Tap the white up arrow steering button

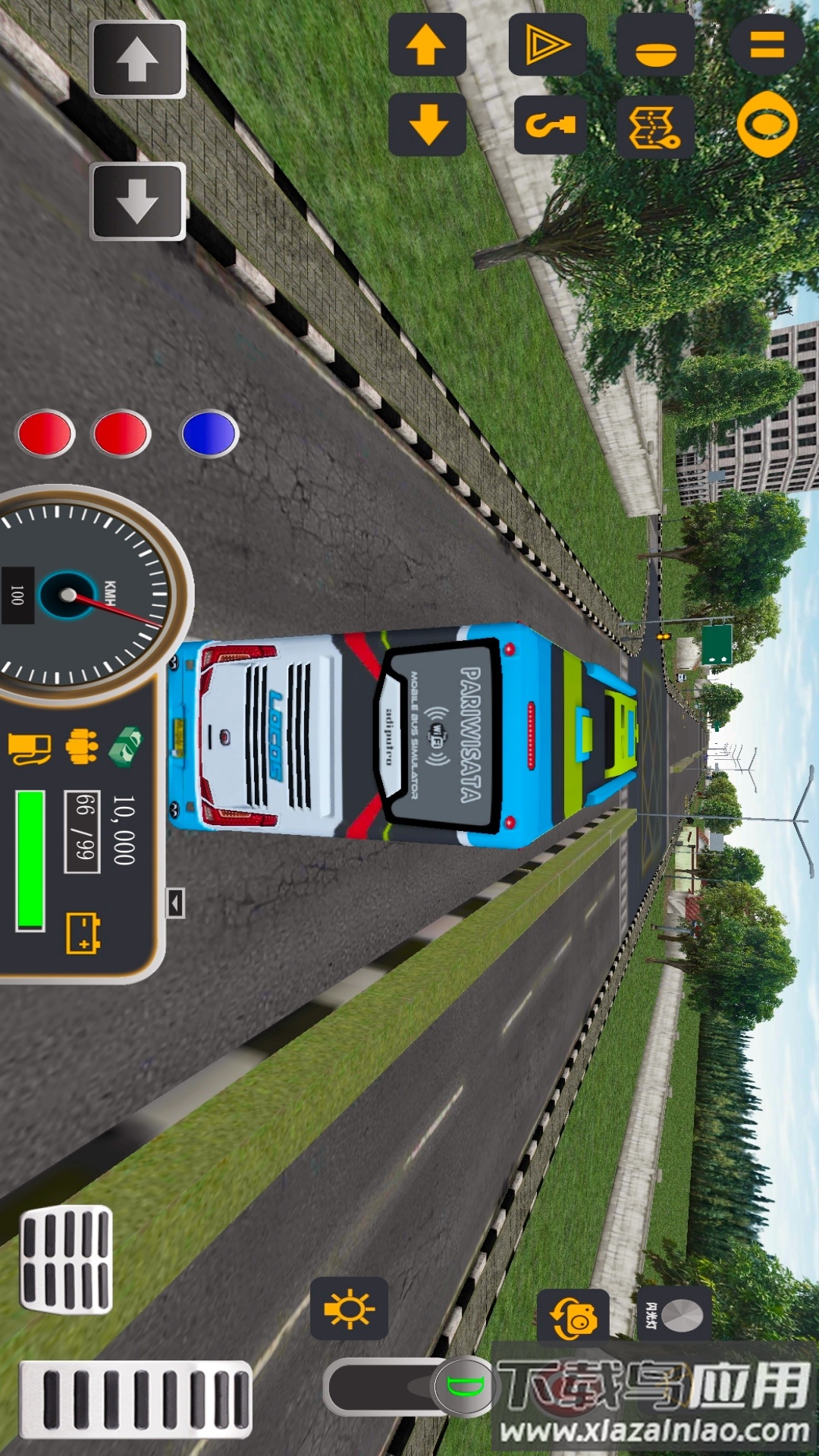tap(137, 60)
